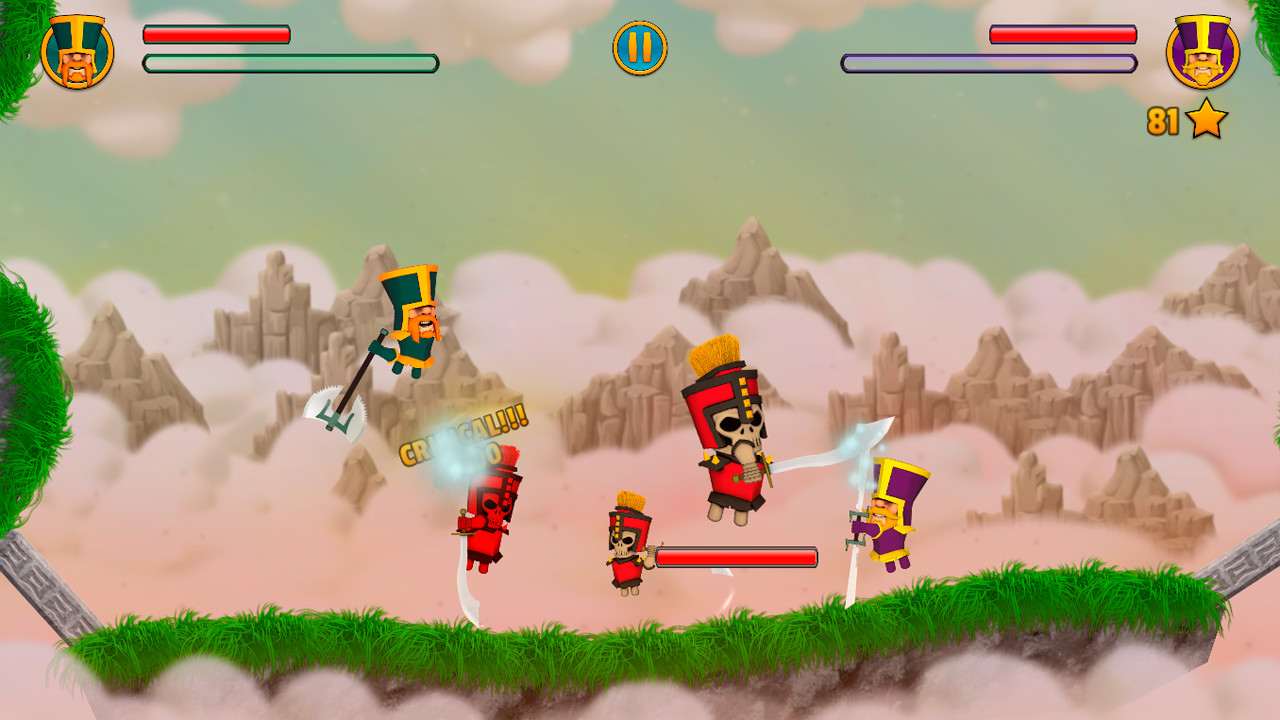The height and width of the screenshot is (720, 1280).
Task: Click the gold star icon near the score
Action: point(1205,118)
